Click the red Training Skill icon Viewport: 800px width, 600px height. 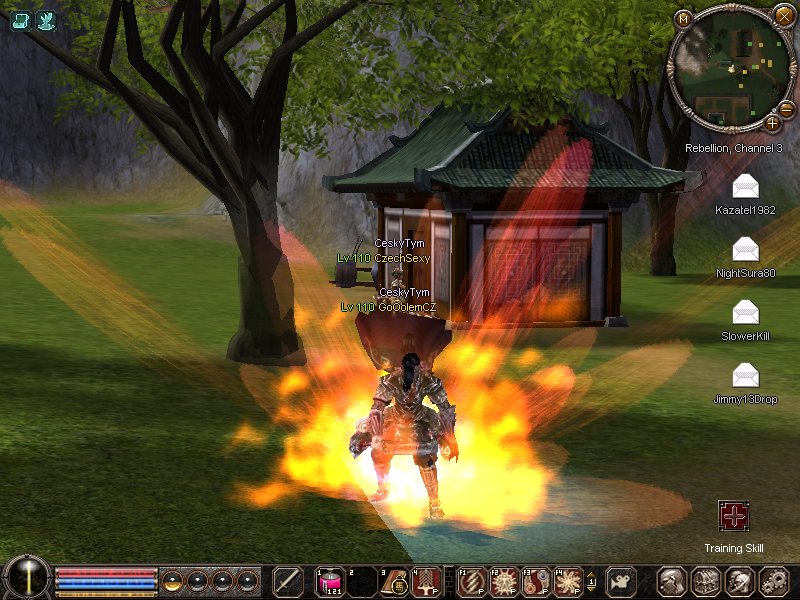click(x=734, y=517)
